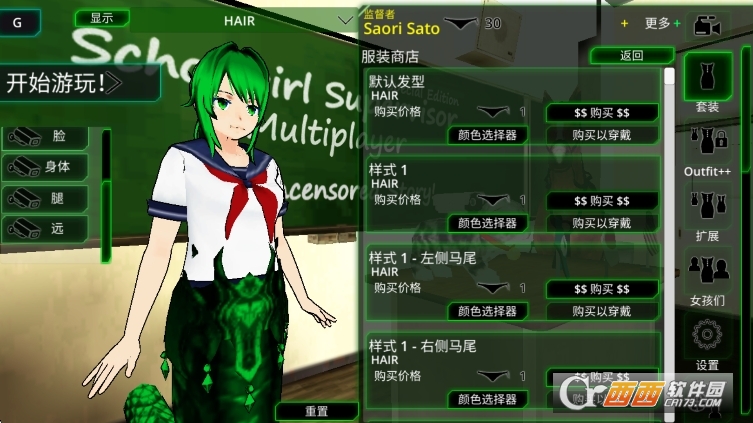The image size is (753, 423).
Task: Choose the 腿 legs camera view
Action: 48,198
